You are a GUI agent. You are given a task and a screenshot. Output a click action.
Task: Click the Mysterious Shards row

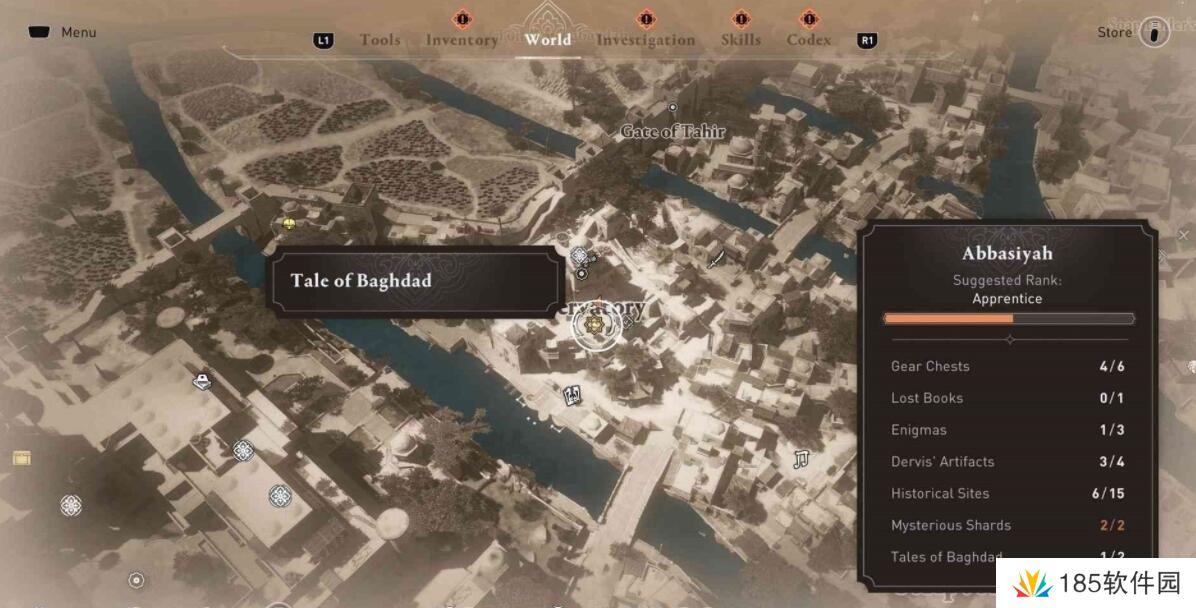1008,525
